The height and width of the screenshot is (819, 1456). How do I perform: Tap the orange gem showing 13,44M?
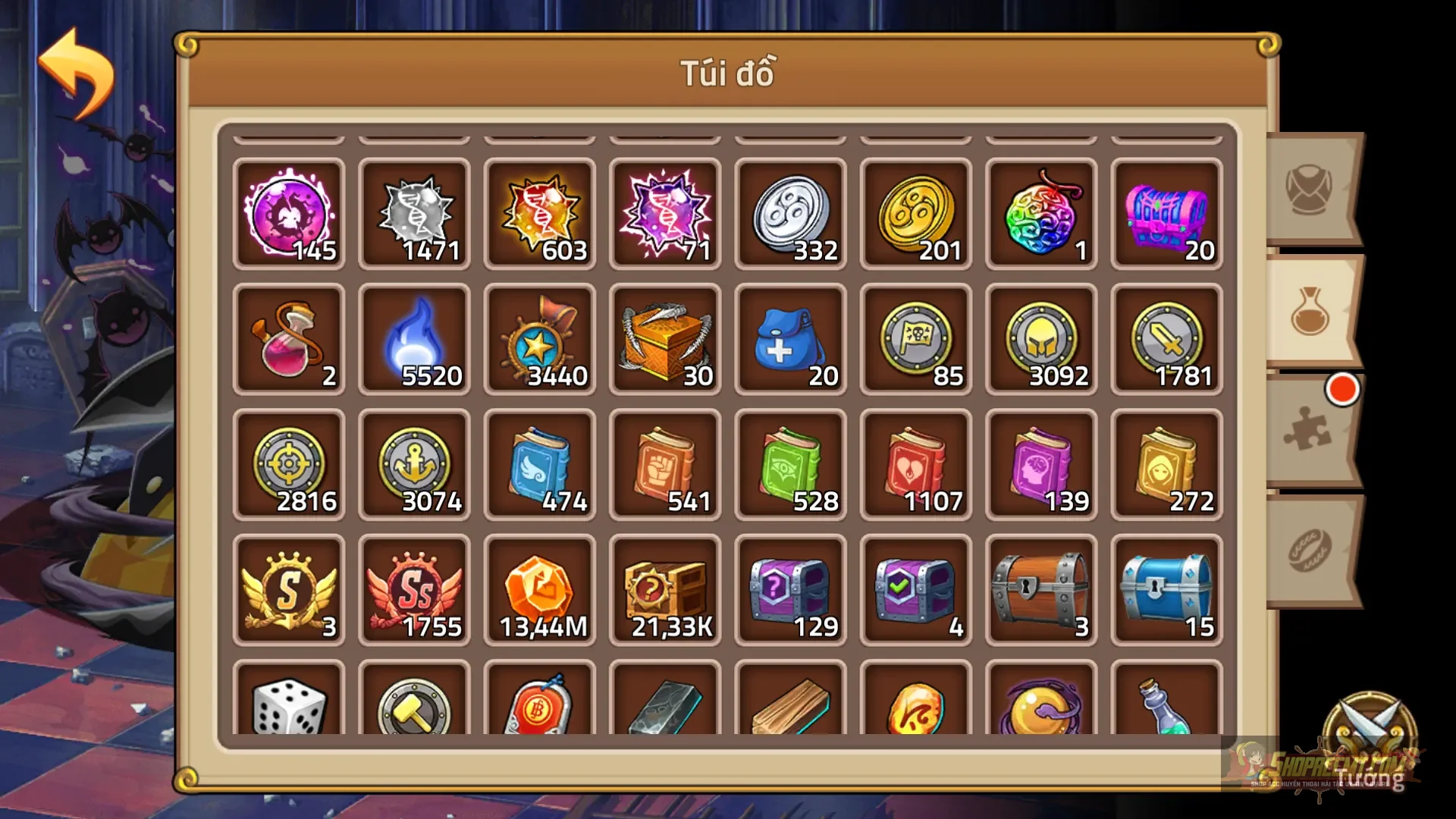pyautogui.click(x=540, y=590)
